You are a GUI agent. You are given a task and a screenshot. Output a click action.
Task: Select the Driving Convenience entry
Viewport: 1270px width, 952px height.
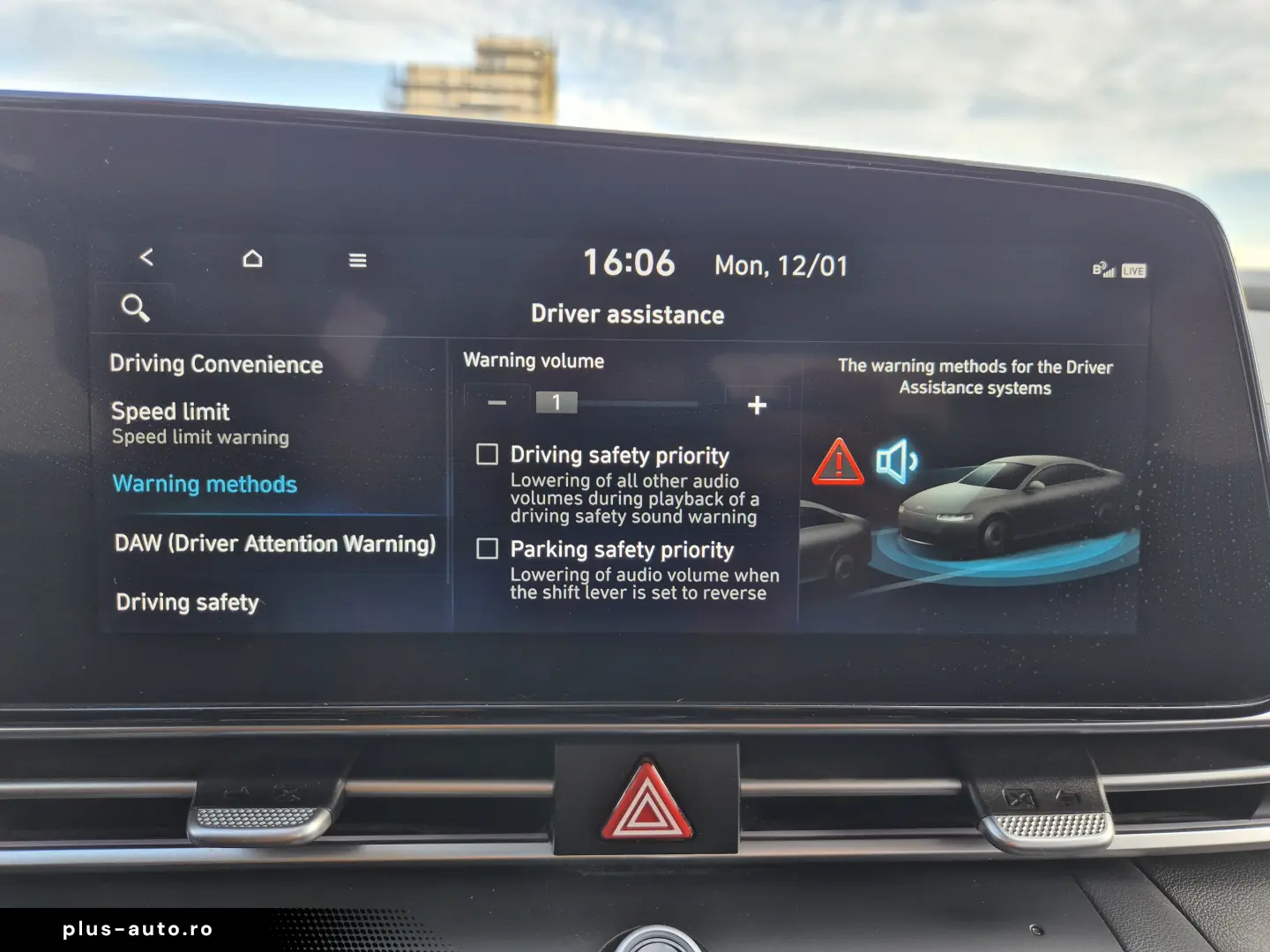tap(216, 364)
